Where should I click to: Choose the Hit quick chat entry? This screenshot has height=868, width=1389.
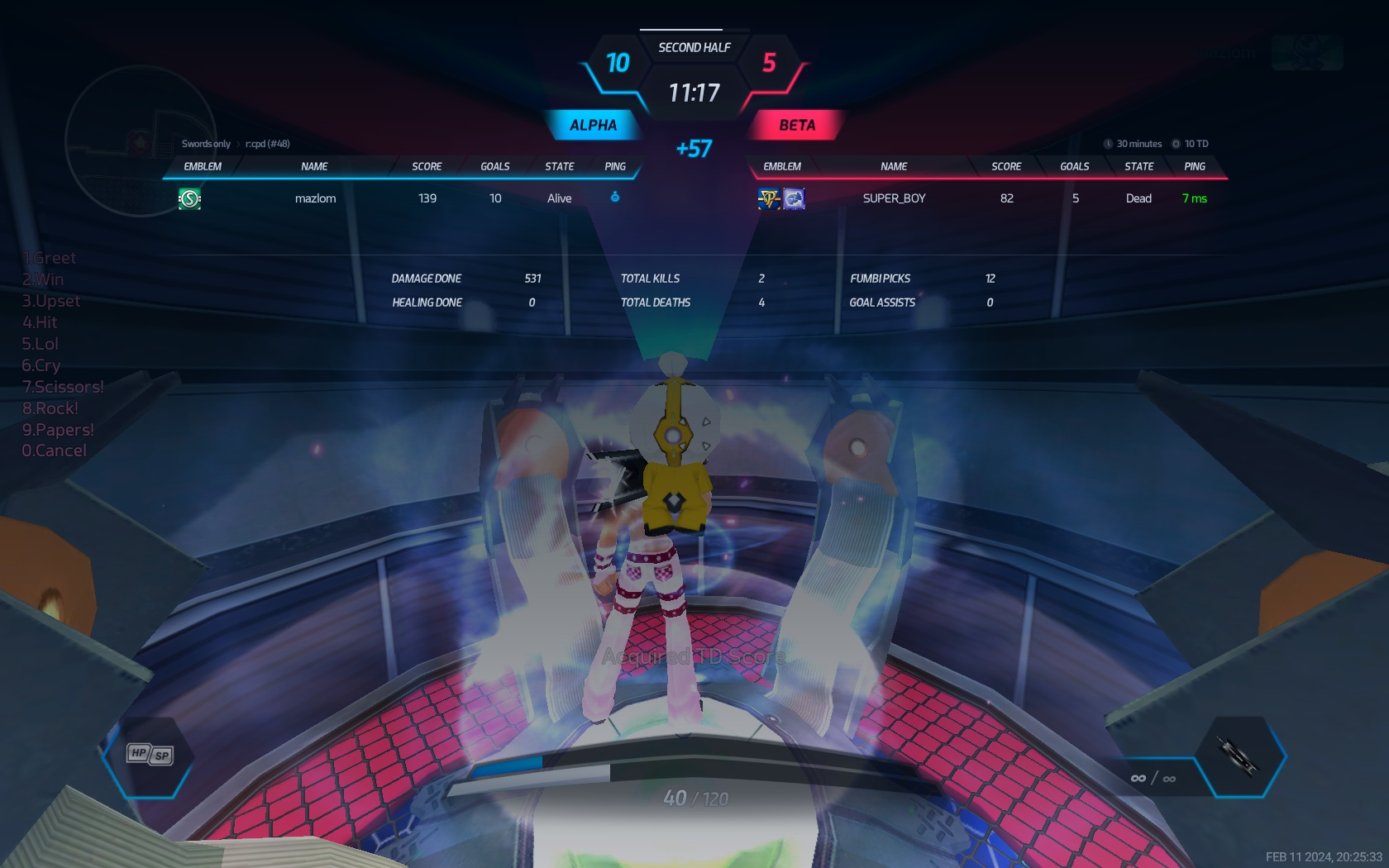point(40,322)
